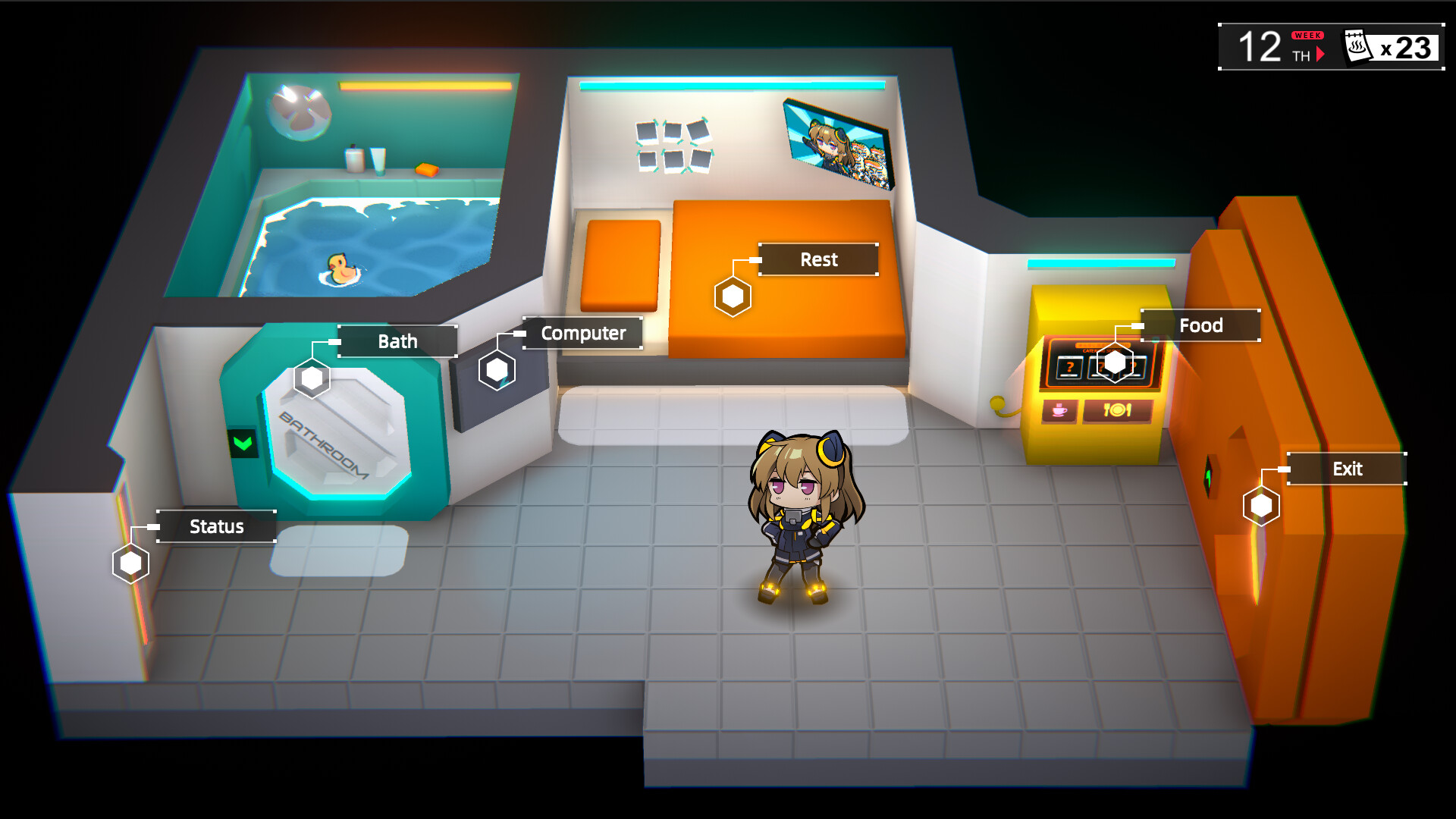The height and width of the screenshot is (819, 1456).
Task: Toggle the green down-arrow indicator above the bathroom door
Action: [x=241, y=444]
